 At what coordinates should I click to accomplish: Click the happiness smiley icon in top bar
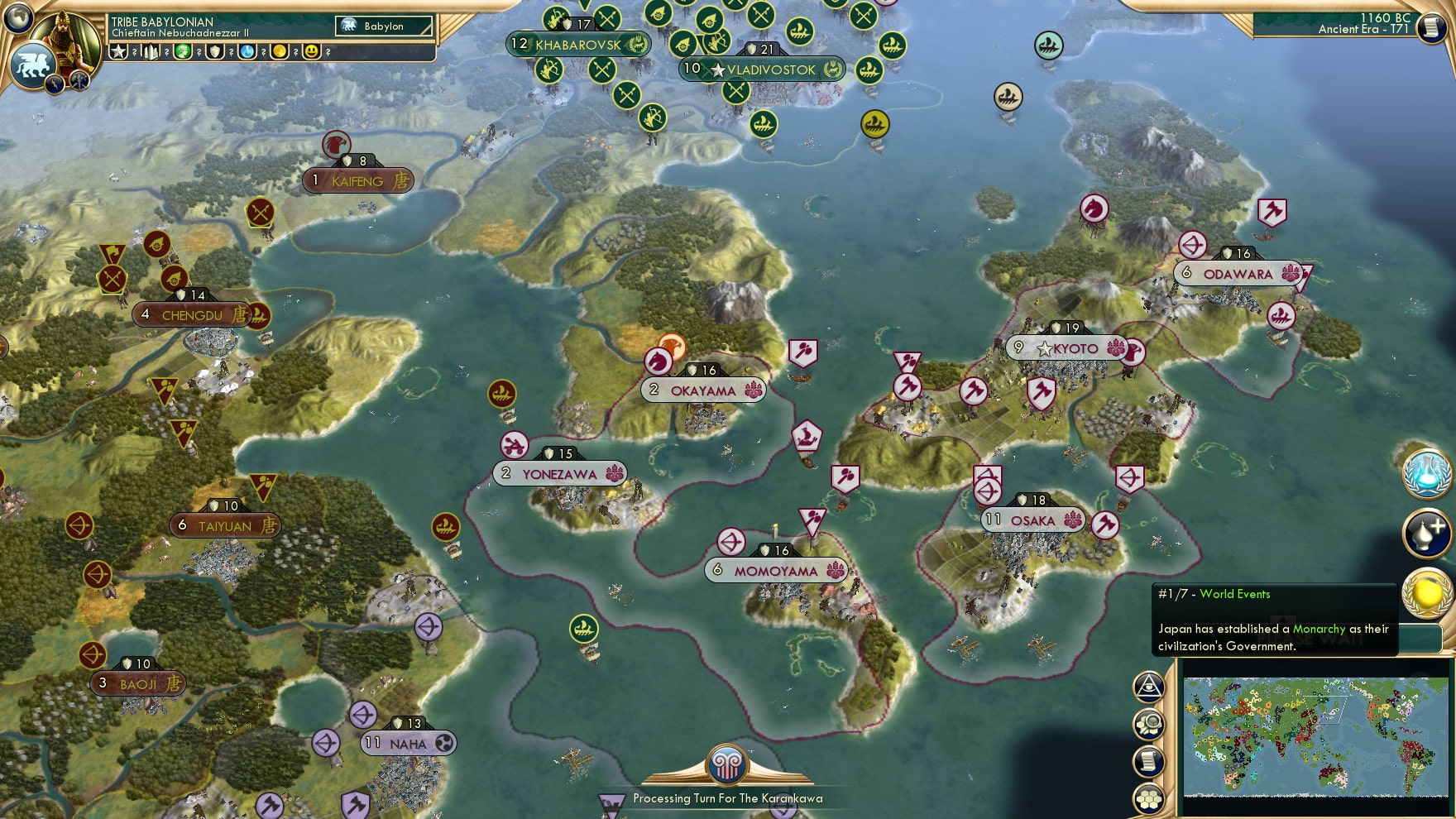[312, 52]
